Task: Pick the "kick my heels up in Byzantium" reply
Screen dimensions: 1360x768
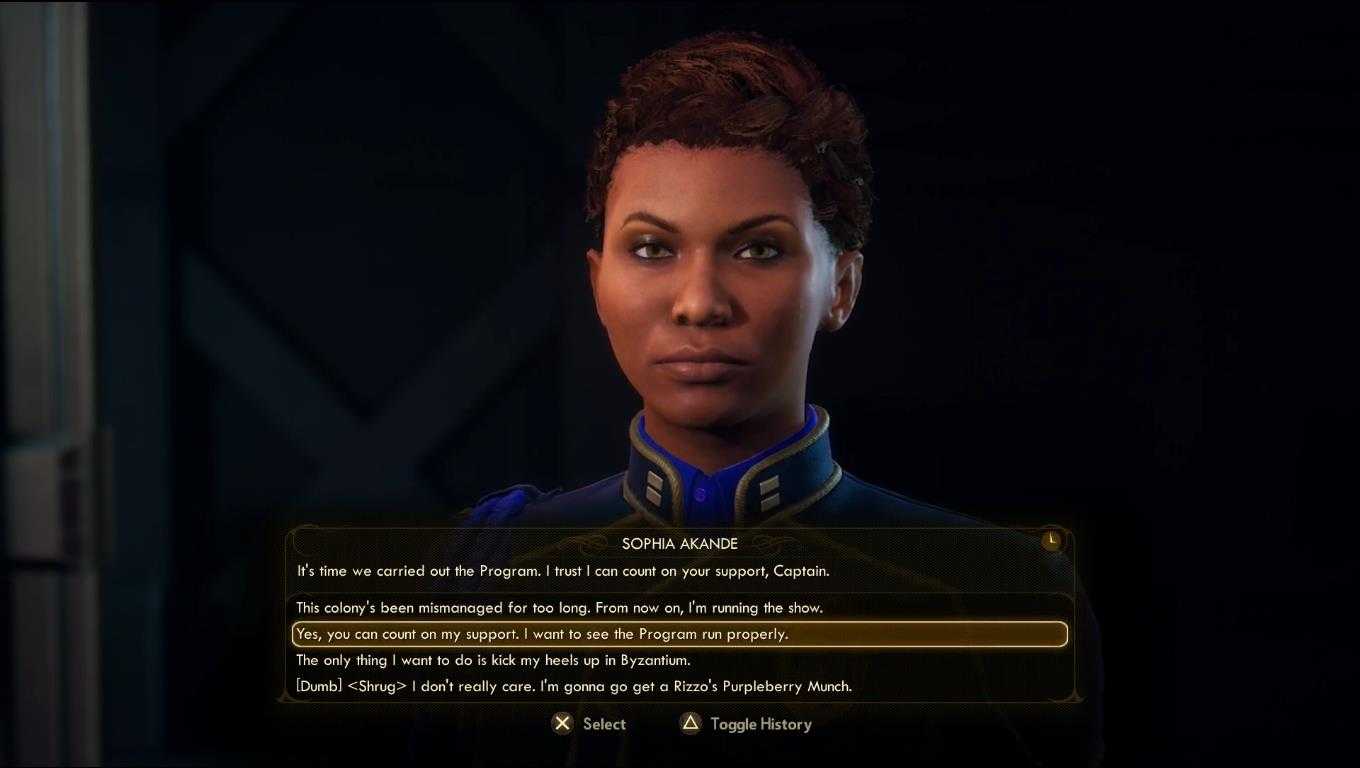Action: coord(493,660)
